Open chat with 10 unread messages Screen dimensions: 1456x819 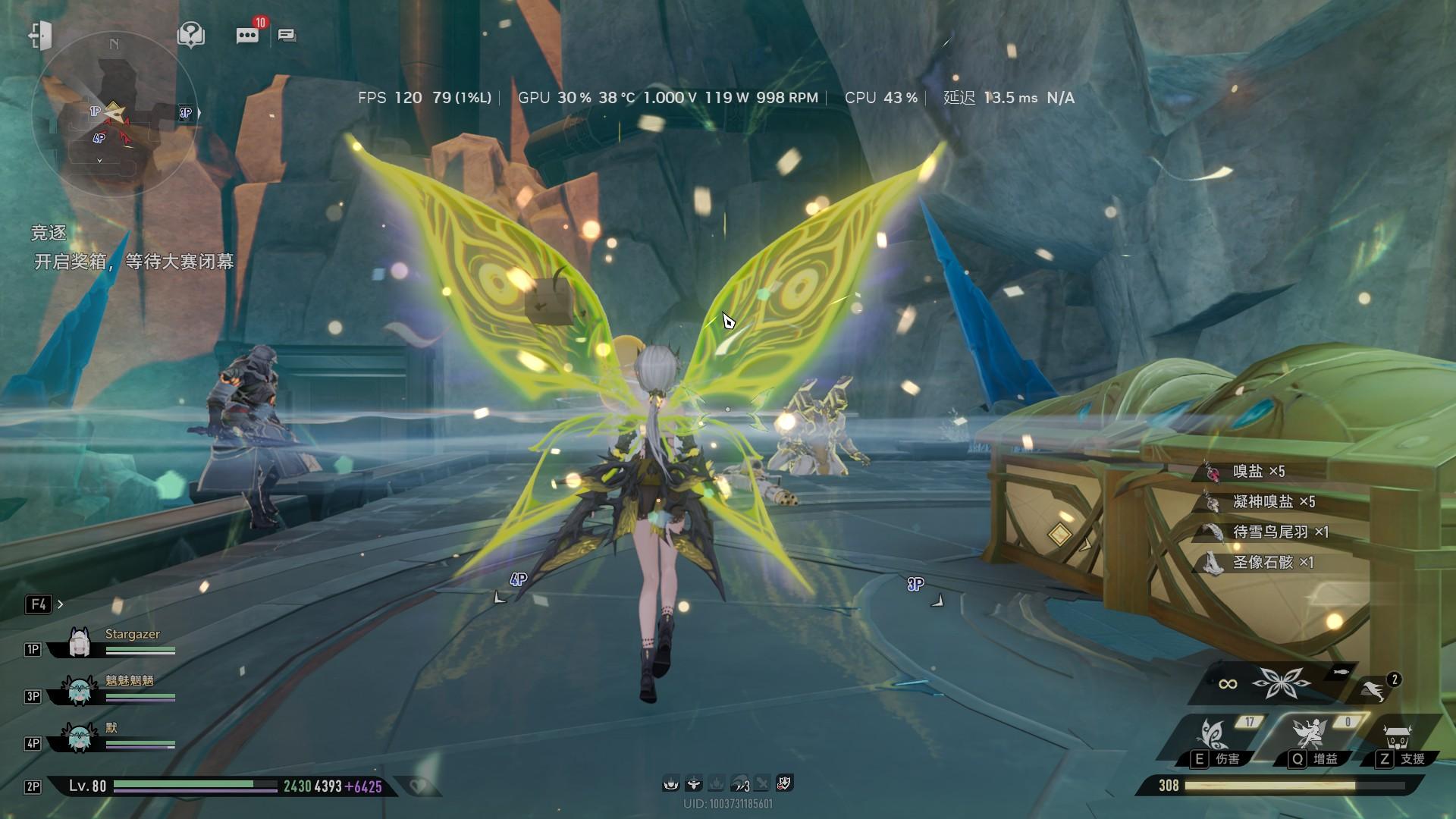[247, 35]
